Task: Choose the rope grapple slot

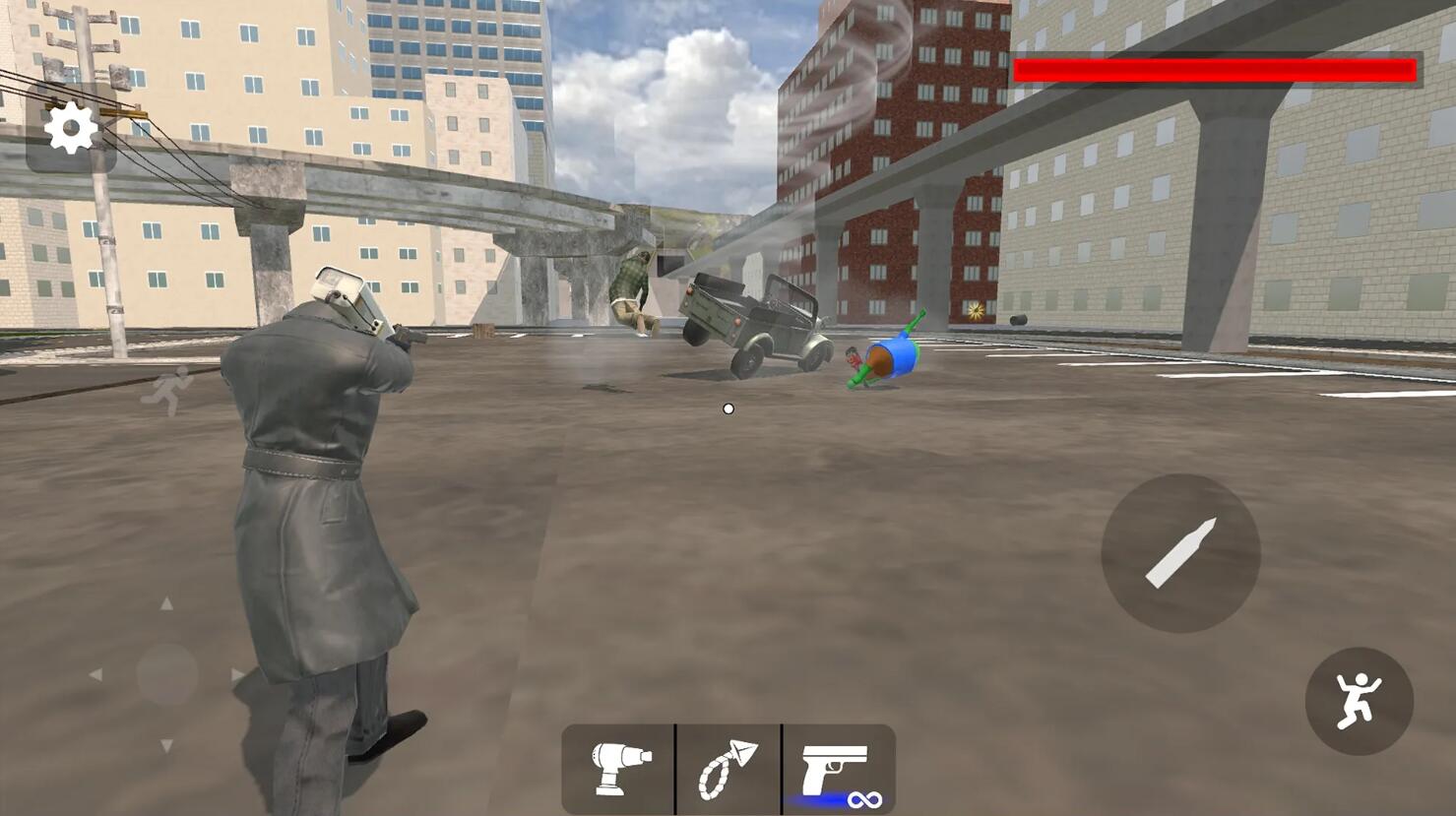Action: (728, 769)
